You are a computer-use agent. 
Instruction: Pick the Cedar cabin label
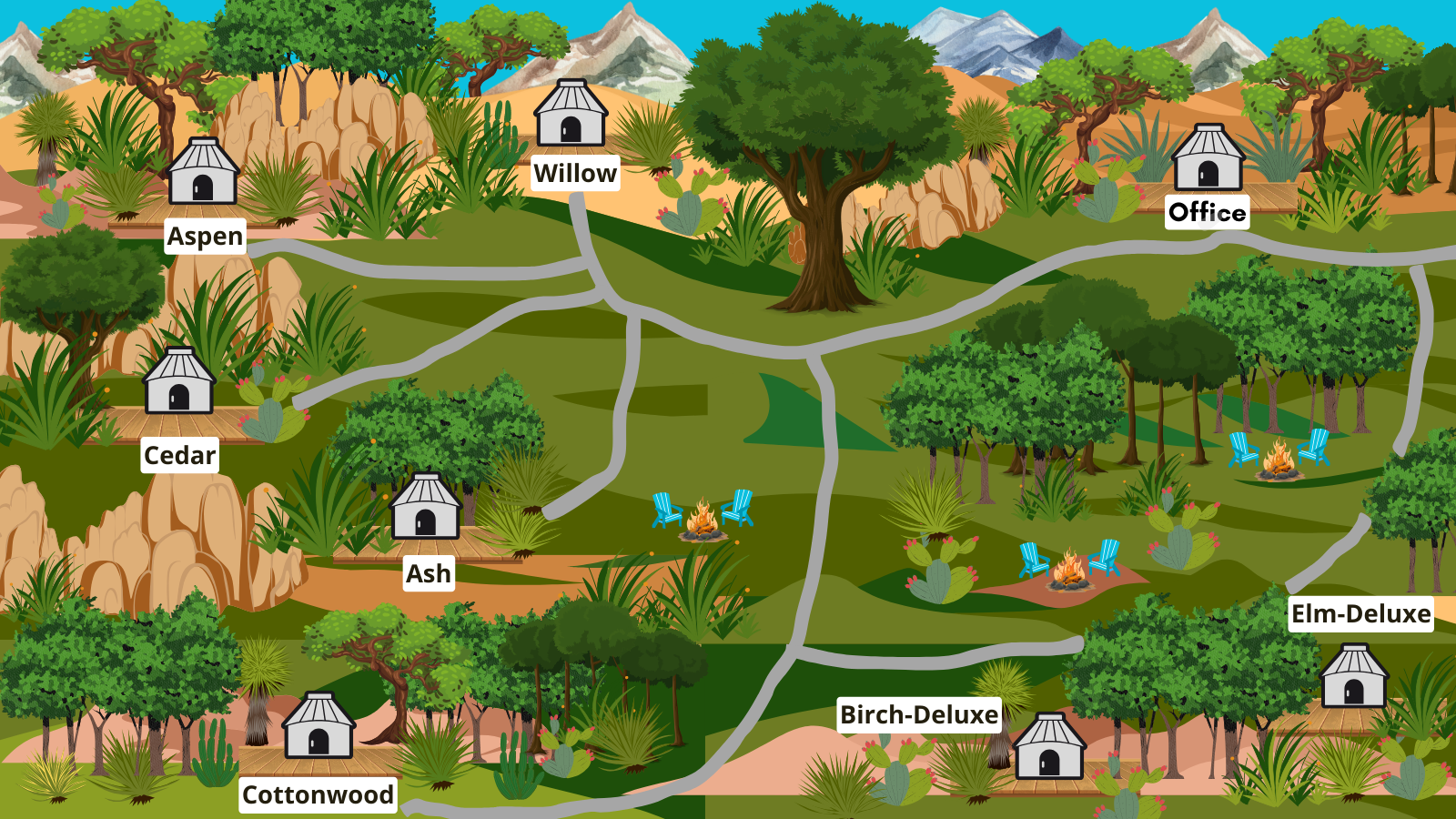click(179, 455)
